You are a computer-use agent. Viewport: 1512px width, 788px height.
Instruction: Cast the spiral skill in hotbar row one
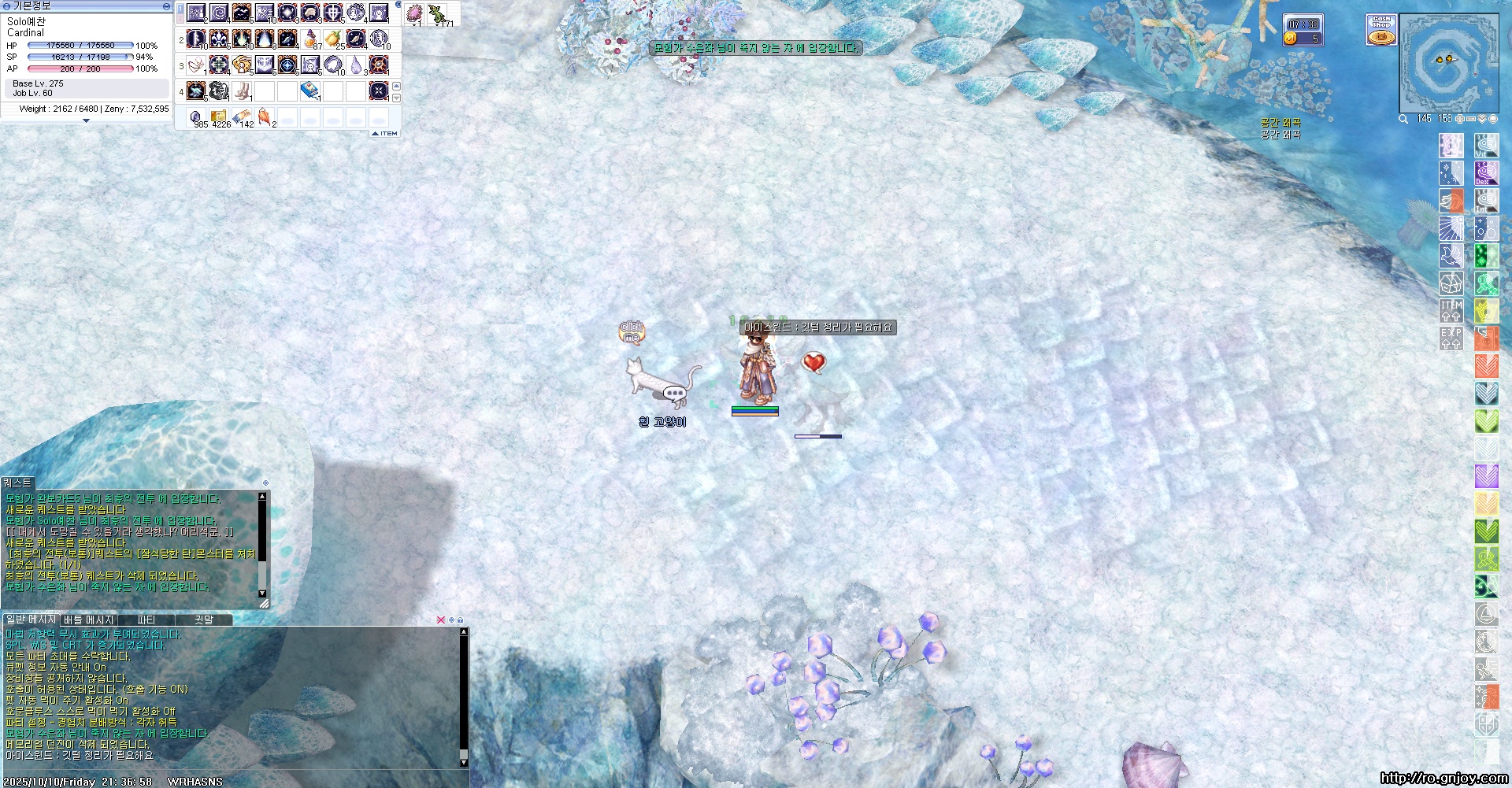coord(219,13)
